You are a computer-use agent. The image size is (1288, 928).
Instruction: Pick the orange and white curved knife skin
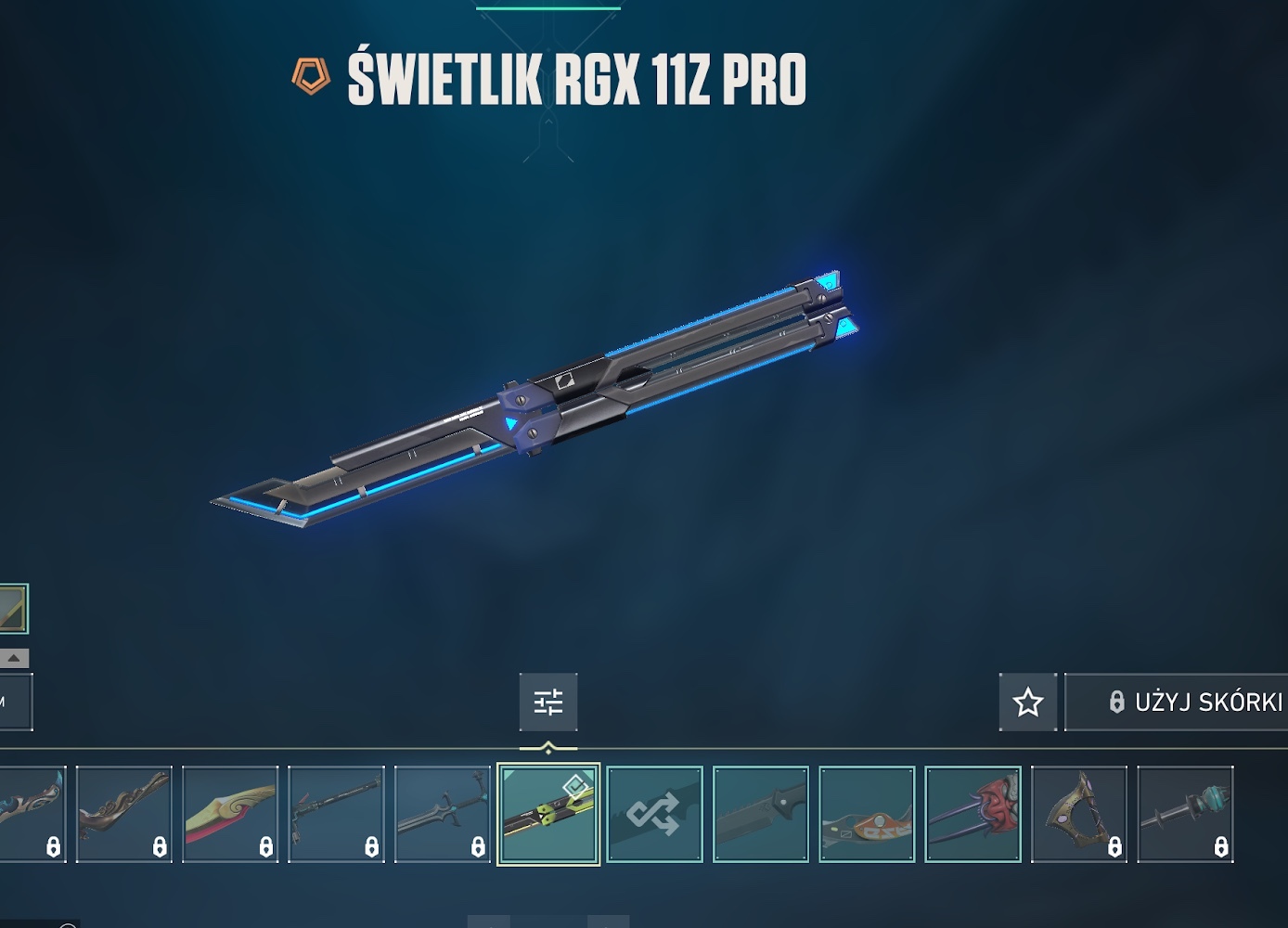pyautogui.click(x=867, y=814)
